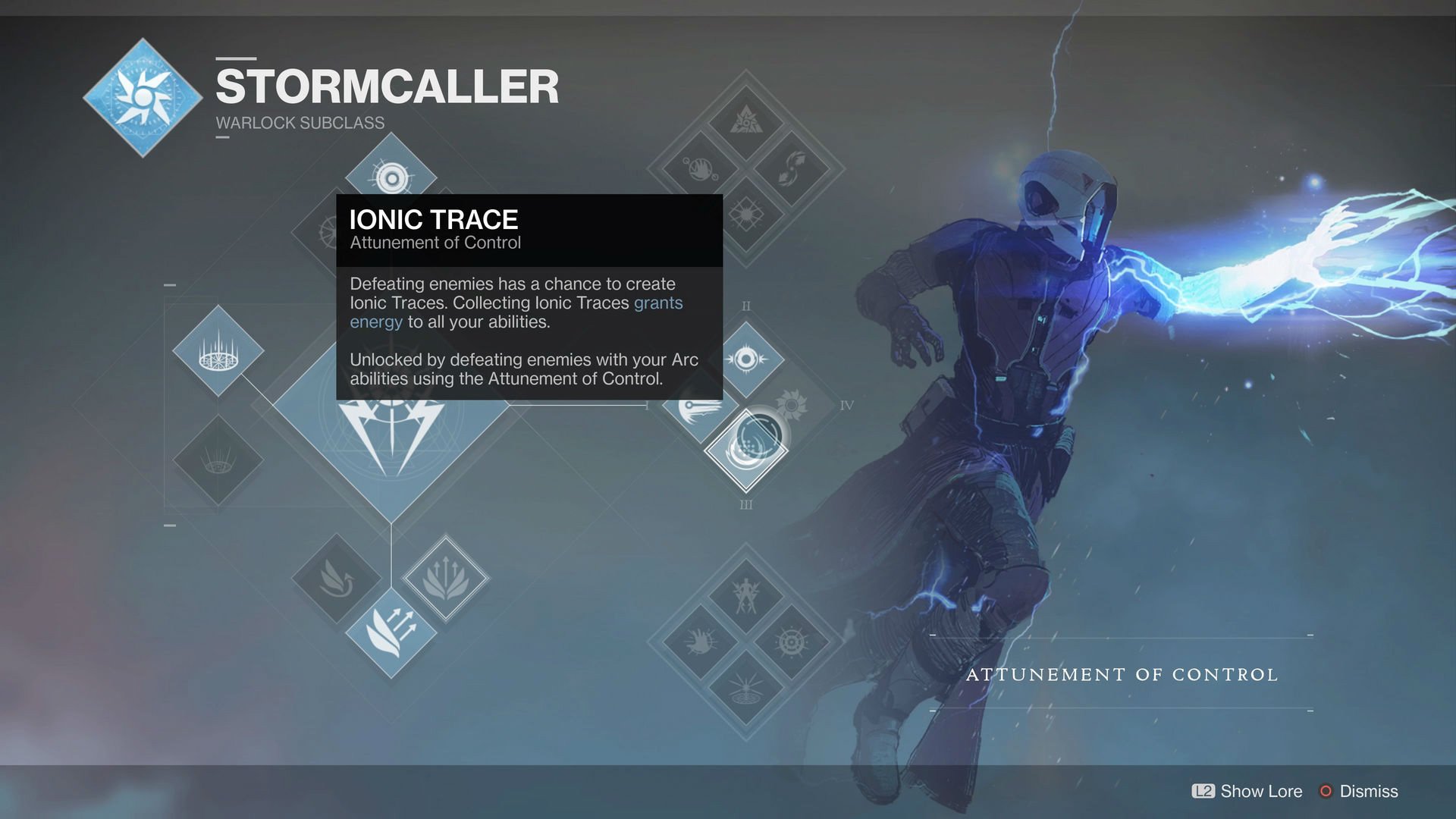This screenshot has width=1456, height=819.
Task: Select the crown-shaped grenade node on the left
Action: 218,351
